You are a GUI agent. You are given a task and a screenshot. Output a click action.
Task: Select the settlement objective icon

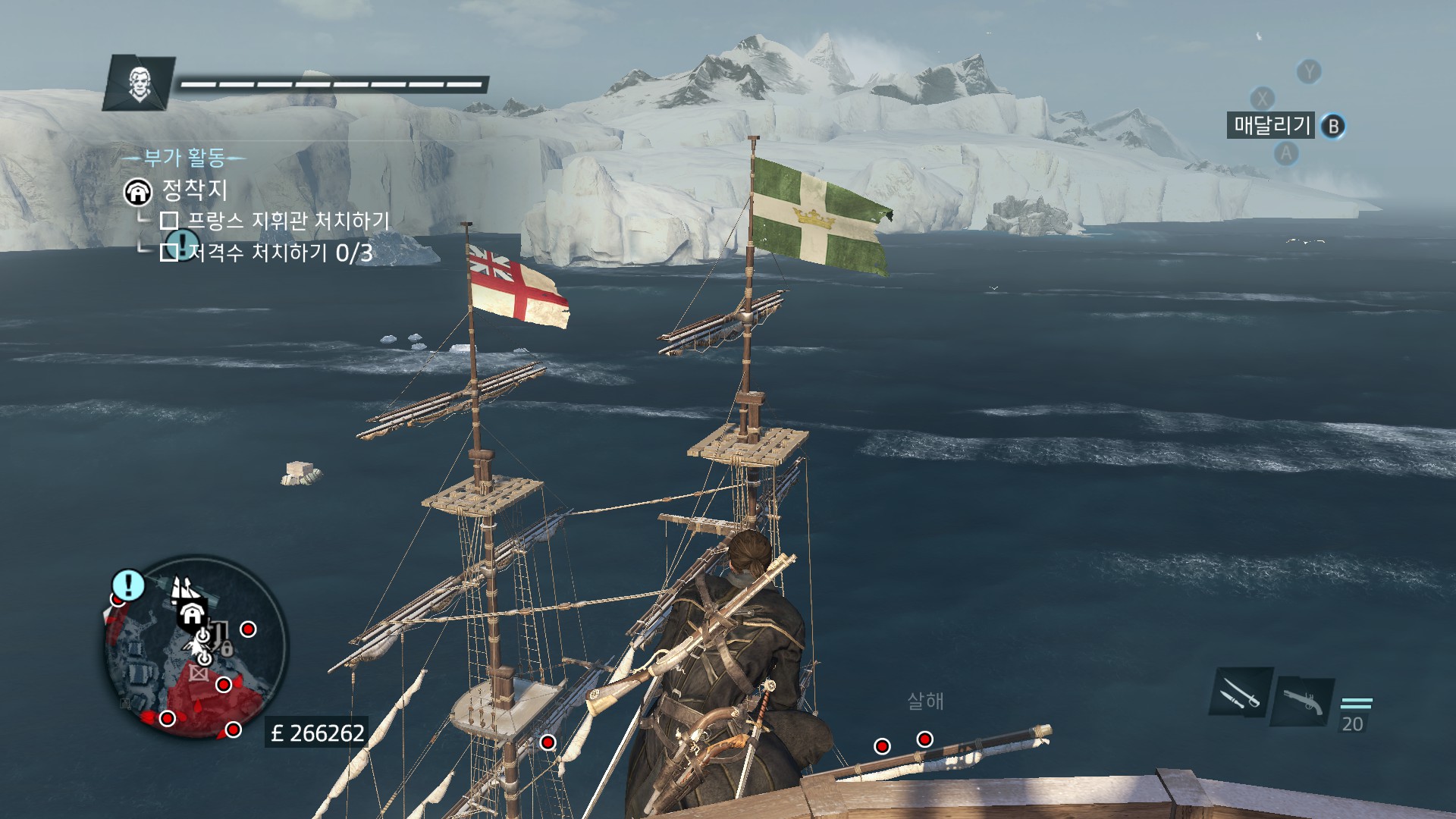click(x=138, y=192)
